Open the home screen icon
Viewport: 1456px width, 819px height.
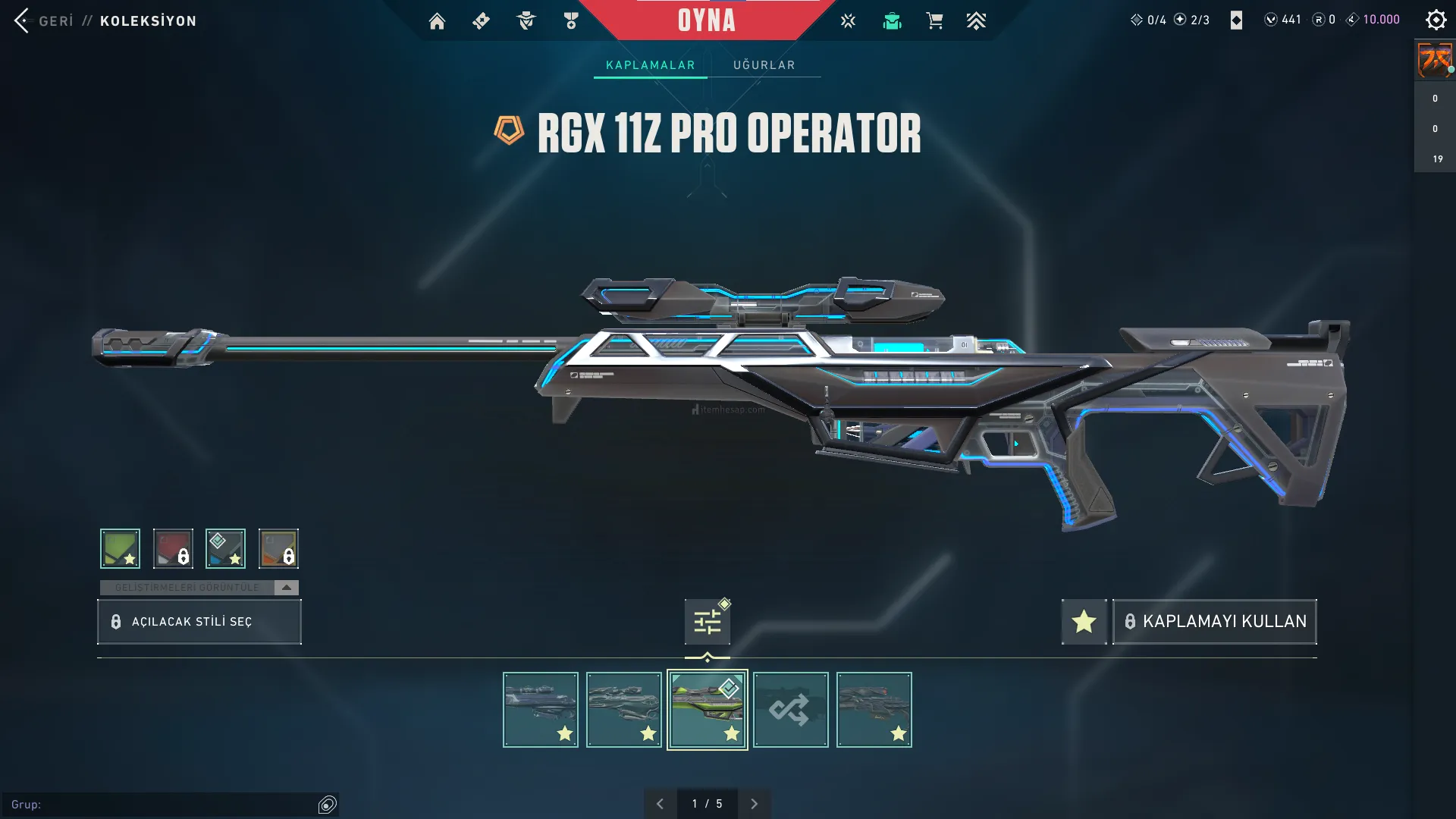pyautogui.click(x=437, y=21)
